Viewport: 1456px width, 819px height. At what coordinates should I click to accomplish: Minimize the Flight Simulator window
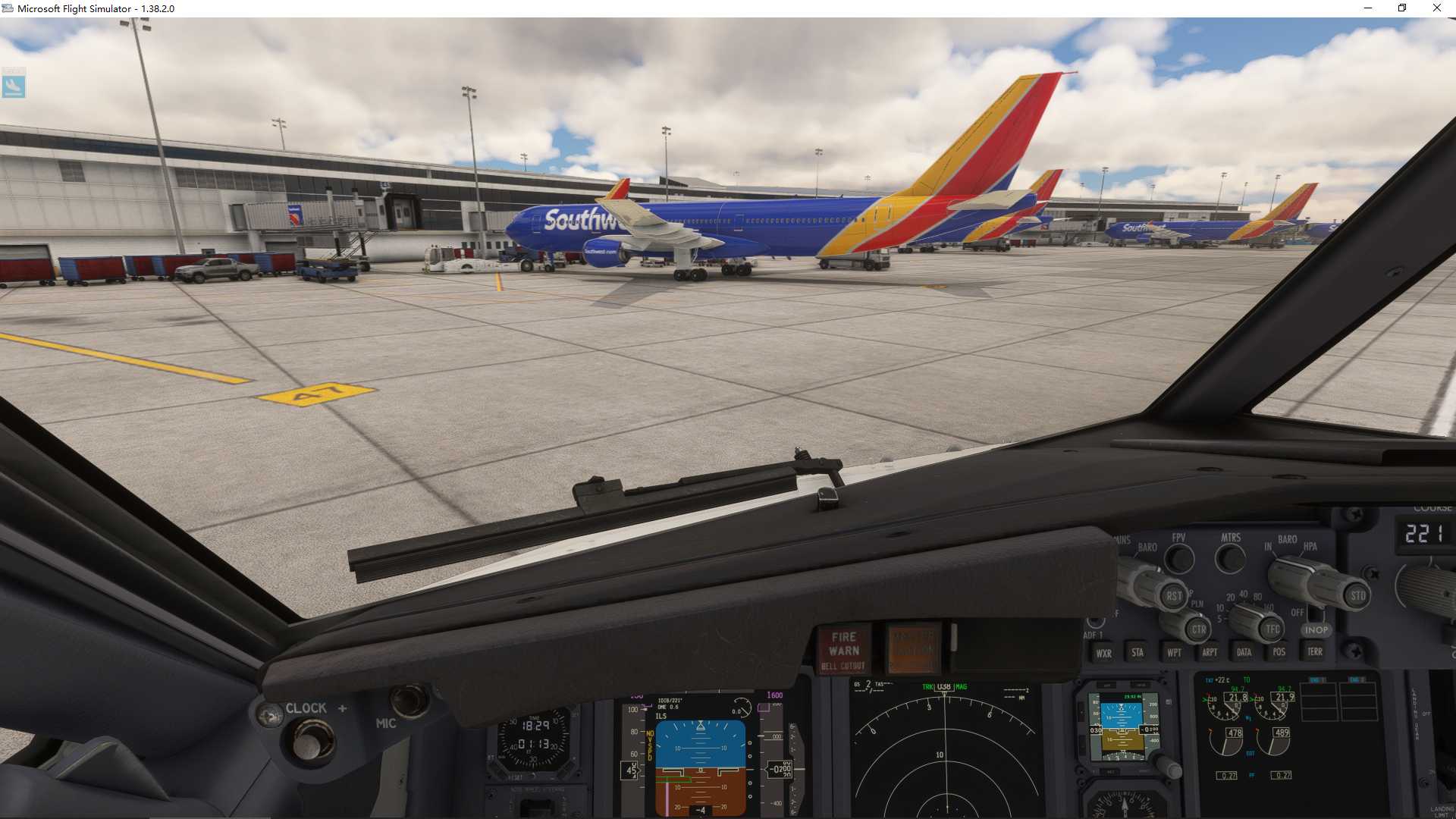click(x=1368, y=8)
